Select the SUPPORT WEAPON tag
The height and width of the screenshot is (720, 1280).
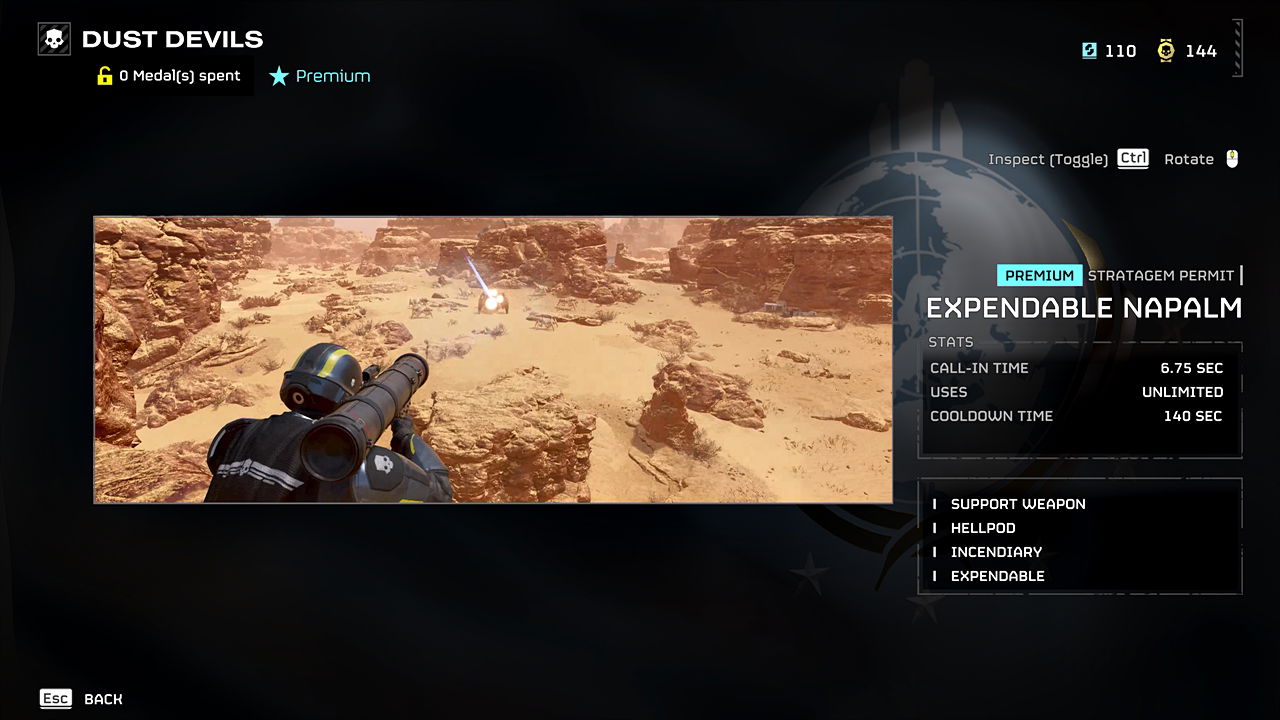1018,504
